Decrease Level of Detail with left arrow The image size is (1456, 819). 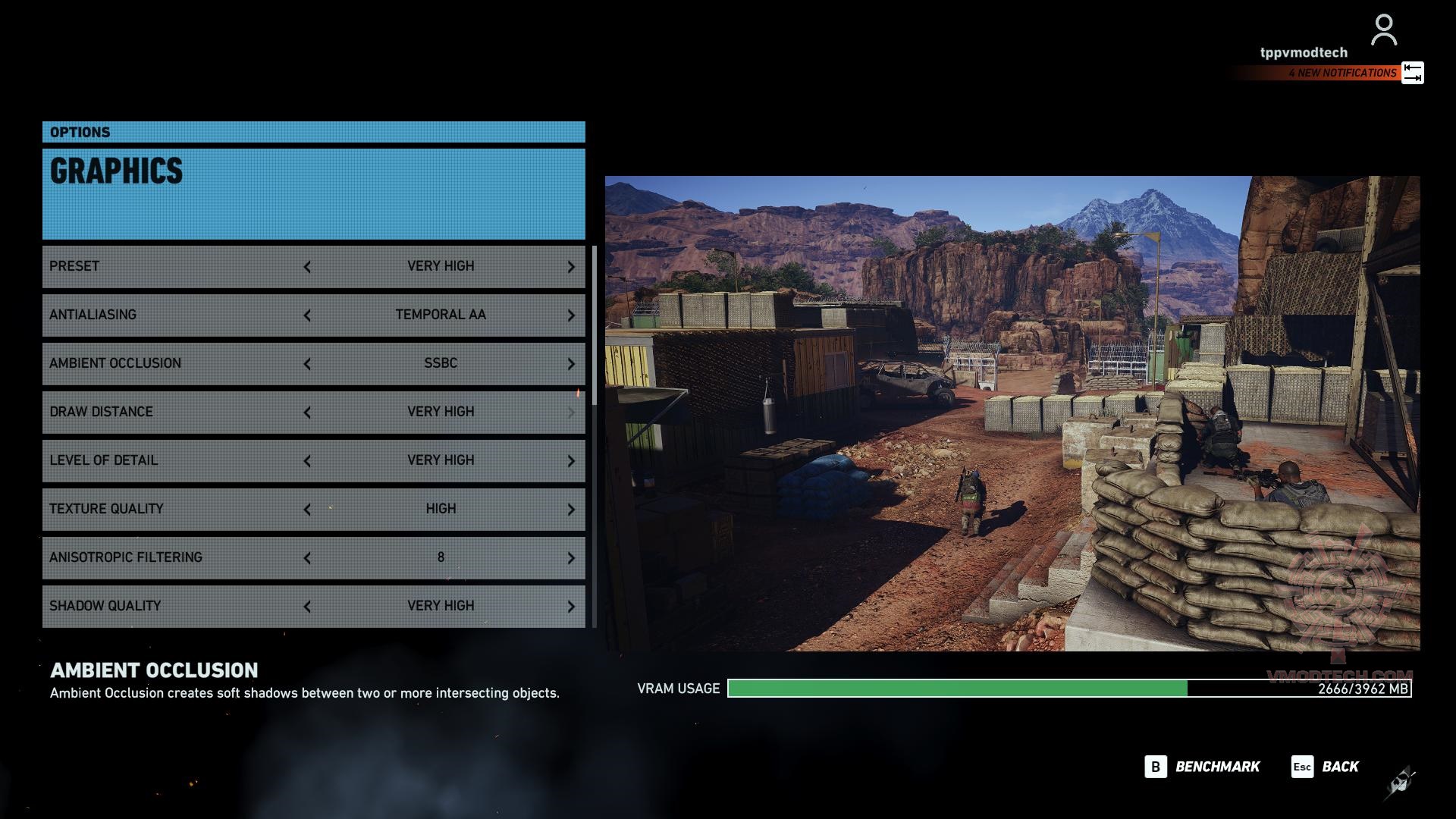[307, 461]
